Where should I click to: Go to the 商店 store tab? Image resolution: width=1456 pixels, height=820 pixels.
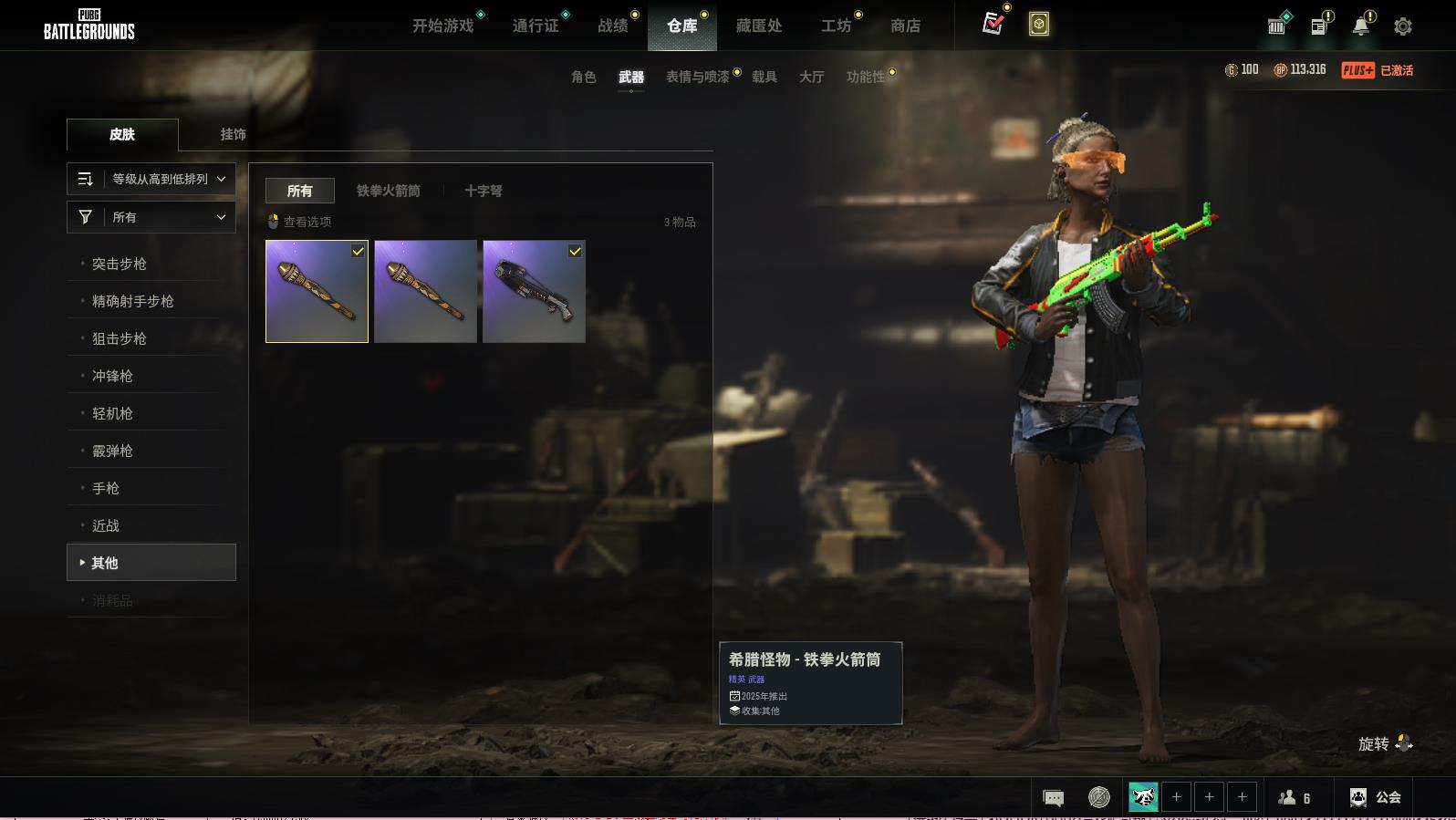[x=905, y=26]
